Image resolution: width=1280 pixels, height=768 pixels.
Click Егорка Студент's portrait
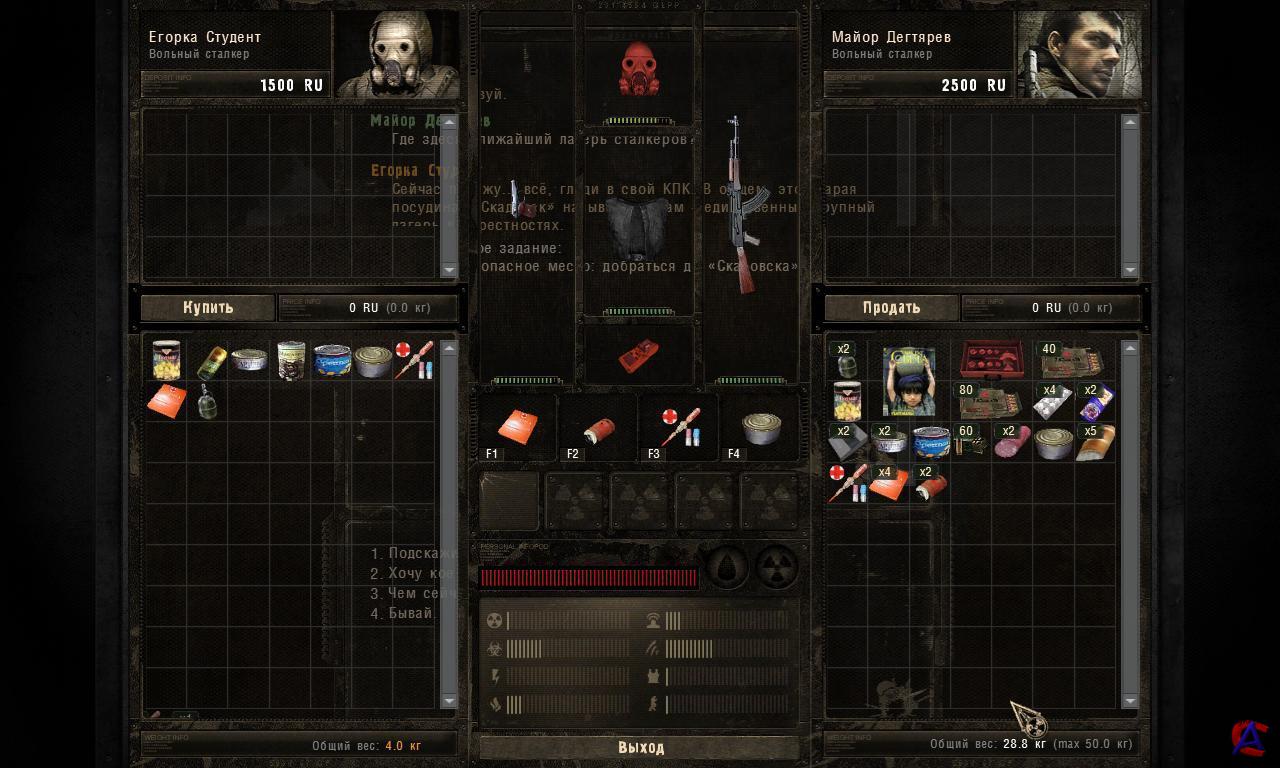coord(396,55)
